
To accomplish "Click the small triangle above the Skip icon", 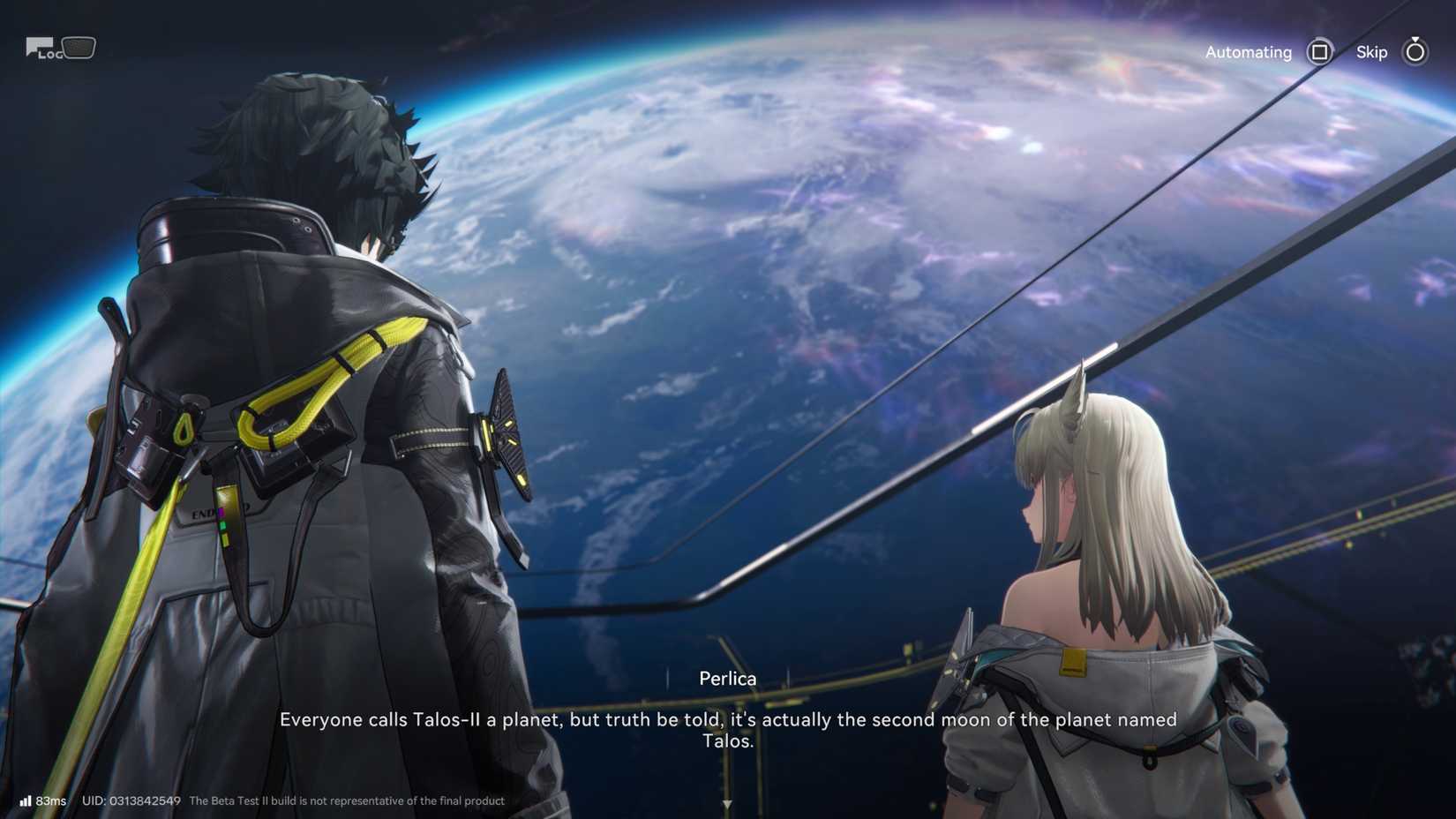I will [1415, 38].
